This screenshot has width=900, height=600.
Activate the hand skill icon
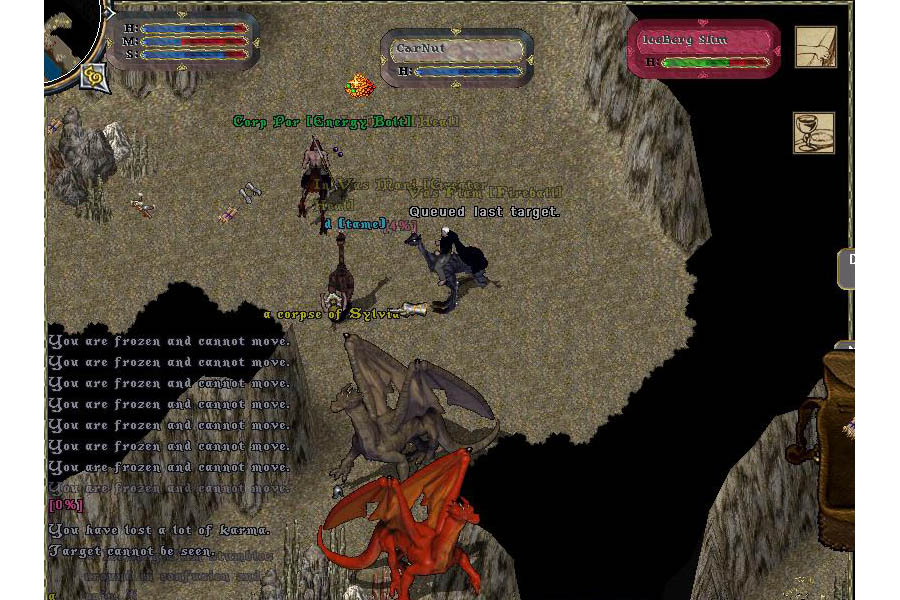click(815, 47)
